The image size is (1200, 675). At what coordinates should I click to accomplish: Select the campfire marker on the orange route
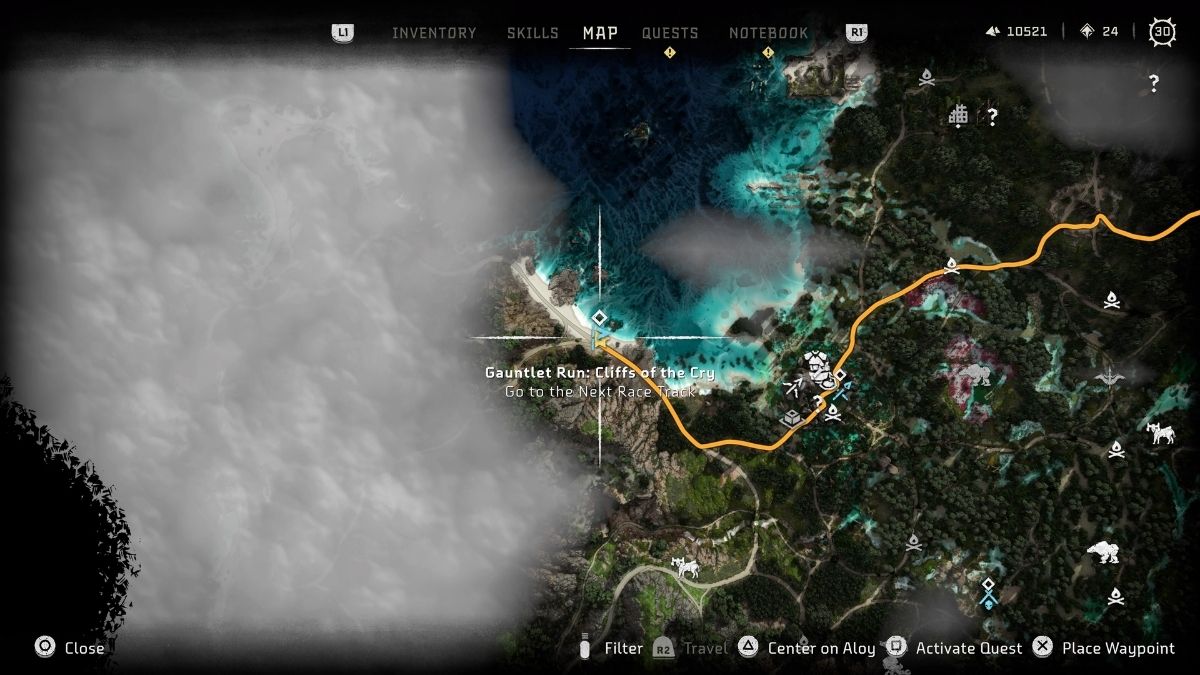(951, 266)
